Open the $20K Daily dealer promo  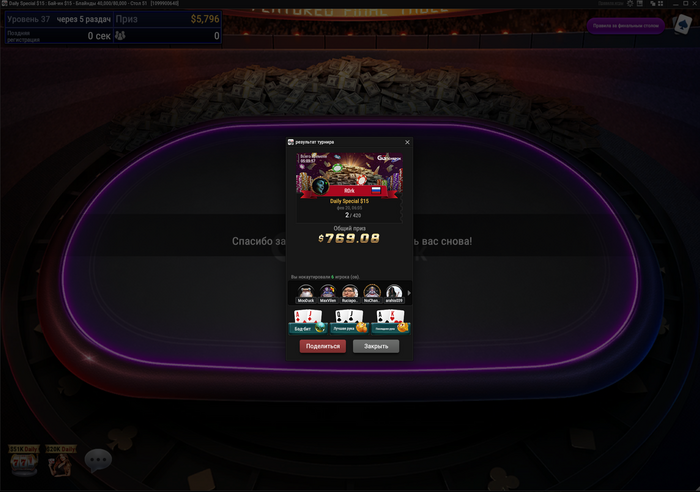point(61,461)
